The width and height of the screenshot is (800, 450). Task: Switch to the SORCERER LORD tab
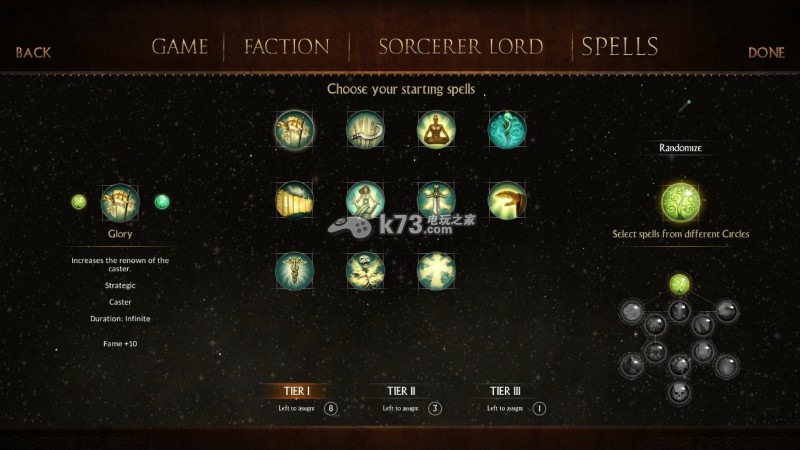pos(460,47)
